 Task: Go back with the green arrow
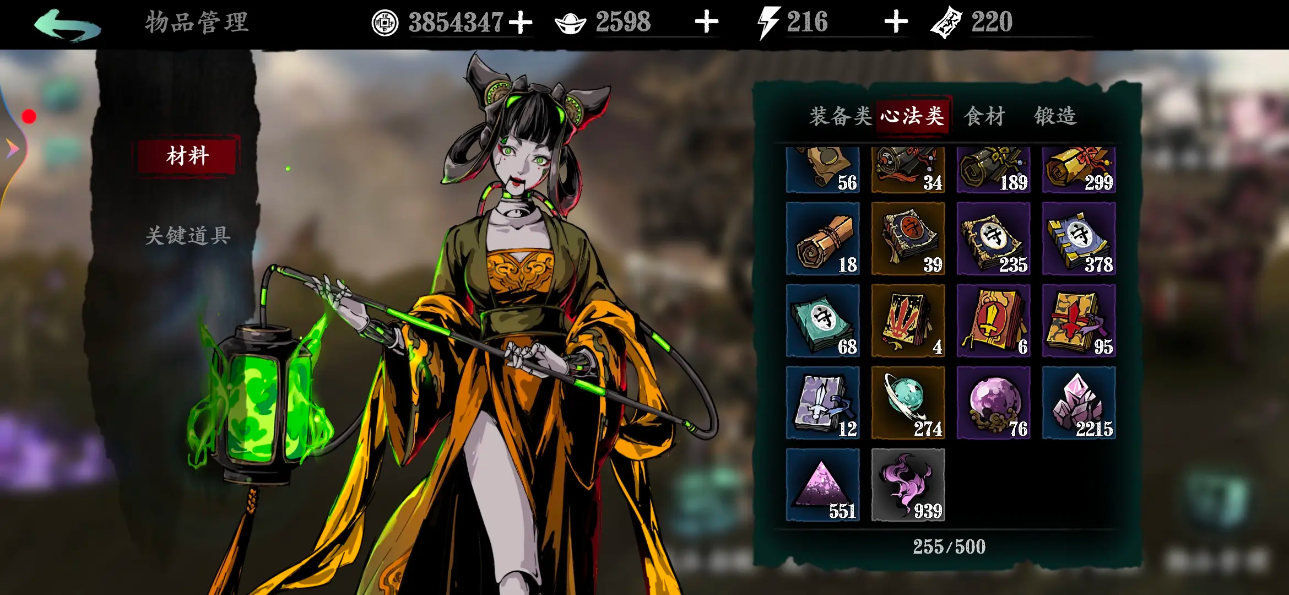67,24
